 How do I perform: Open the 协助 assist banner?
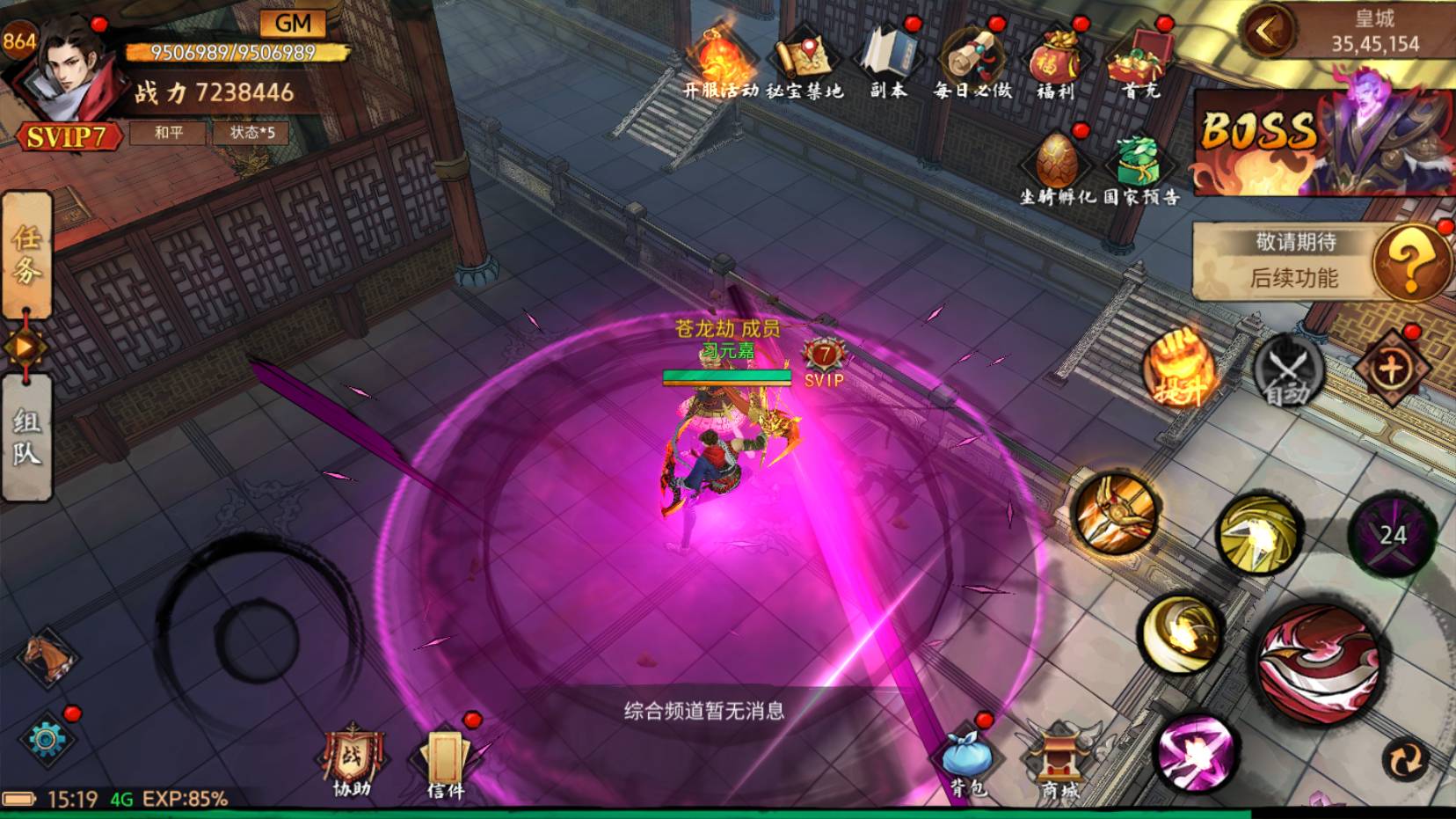point(353,762)
